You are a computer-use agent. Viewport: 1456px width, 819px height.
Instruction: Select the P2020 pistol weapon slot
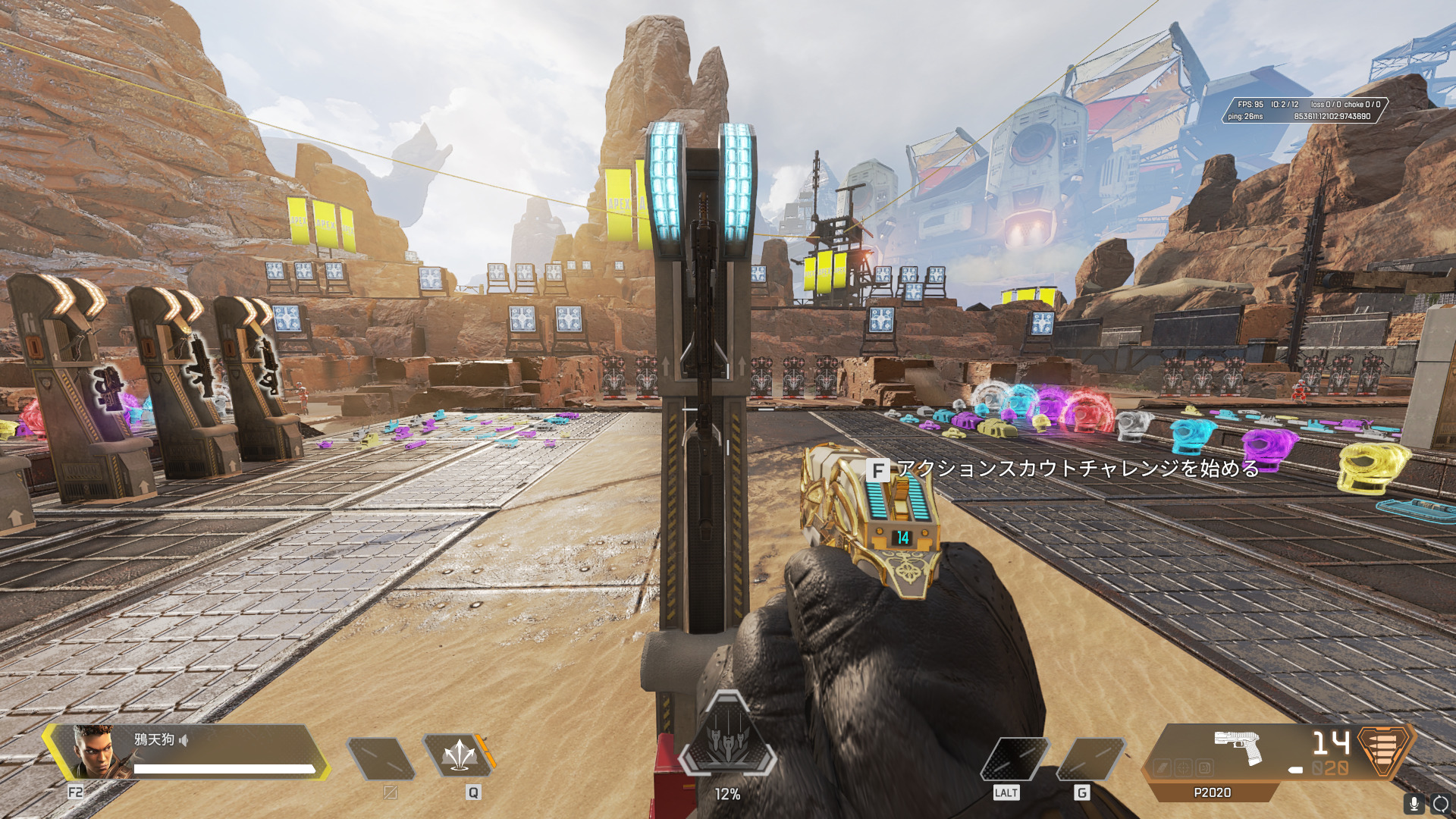point(1237,748)
